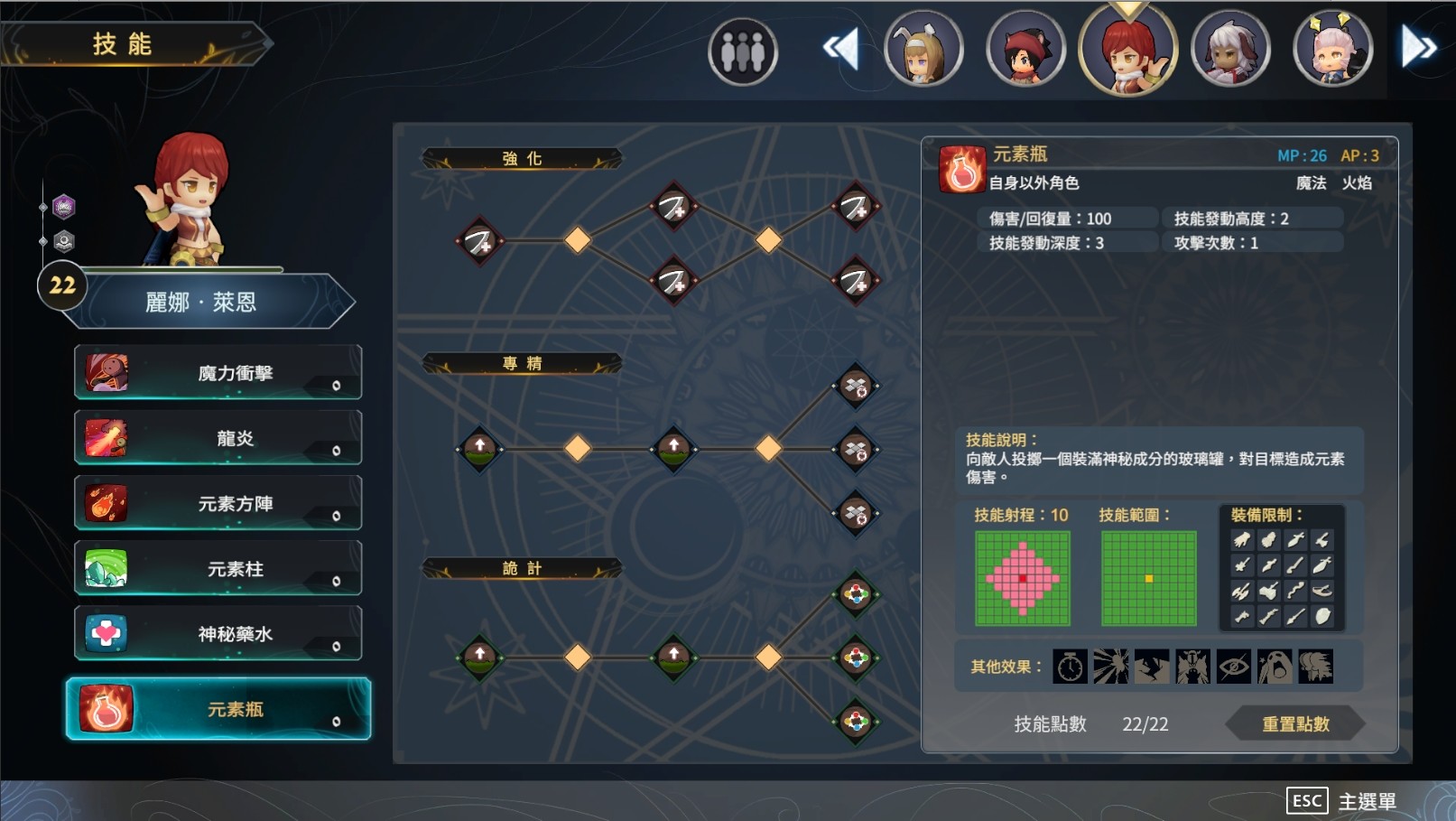The image size is (1456, 821).
Task: Switch to the bunny-ear character portrait
Action: pyautogui.click(x=923, y=49)
